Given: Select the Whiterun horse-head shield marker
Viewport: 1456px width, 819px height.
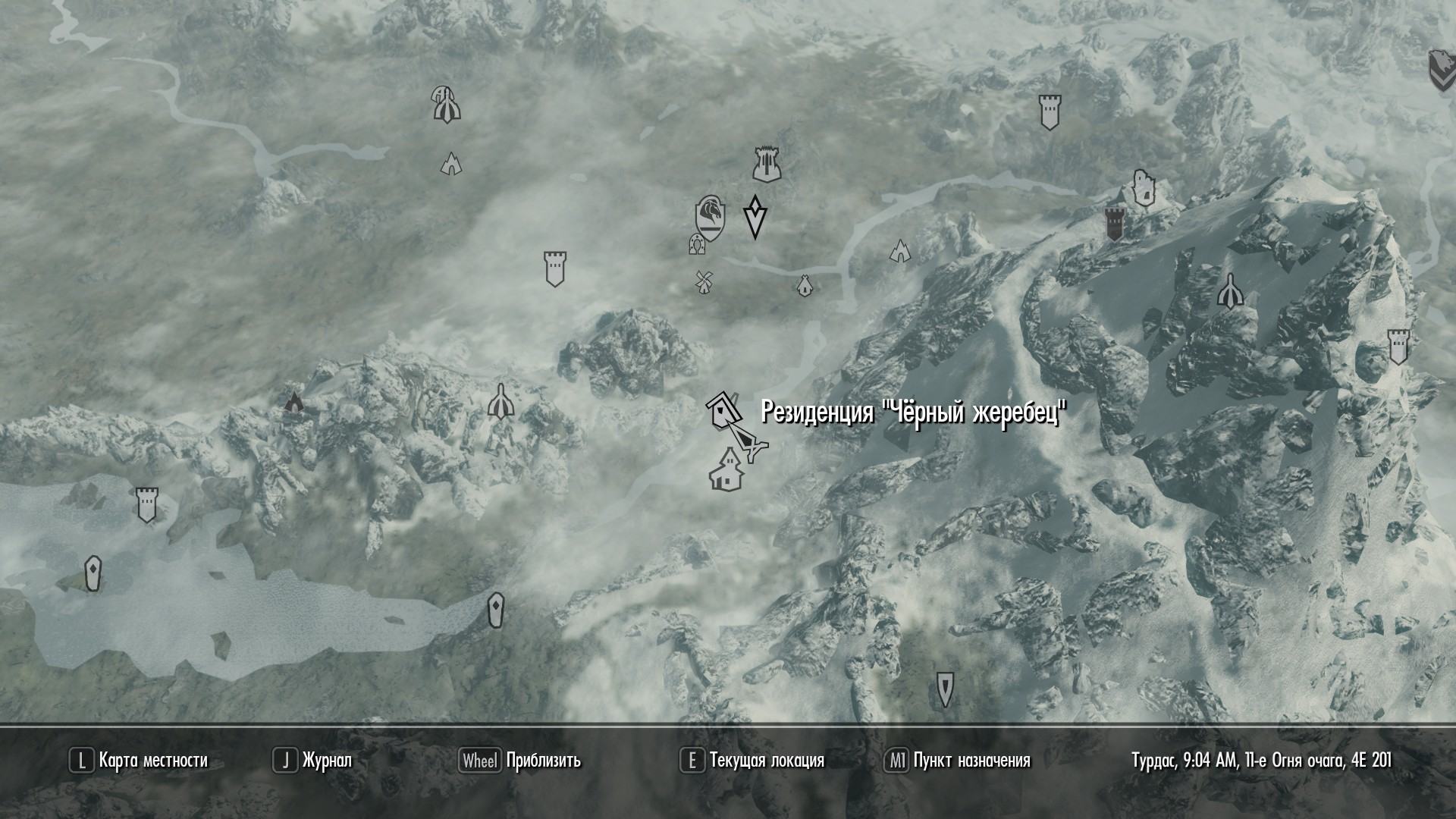Looking at the screenshot, I should (710, 215).
